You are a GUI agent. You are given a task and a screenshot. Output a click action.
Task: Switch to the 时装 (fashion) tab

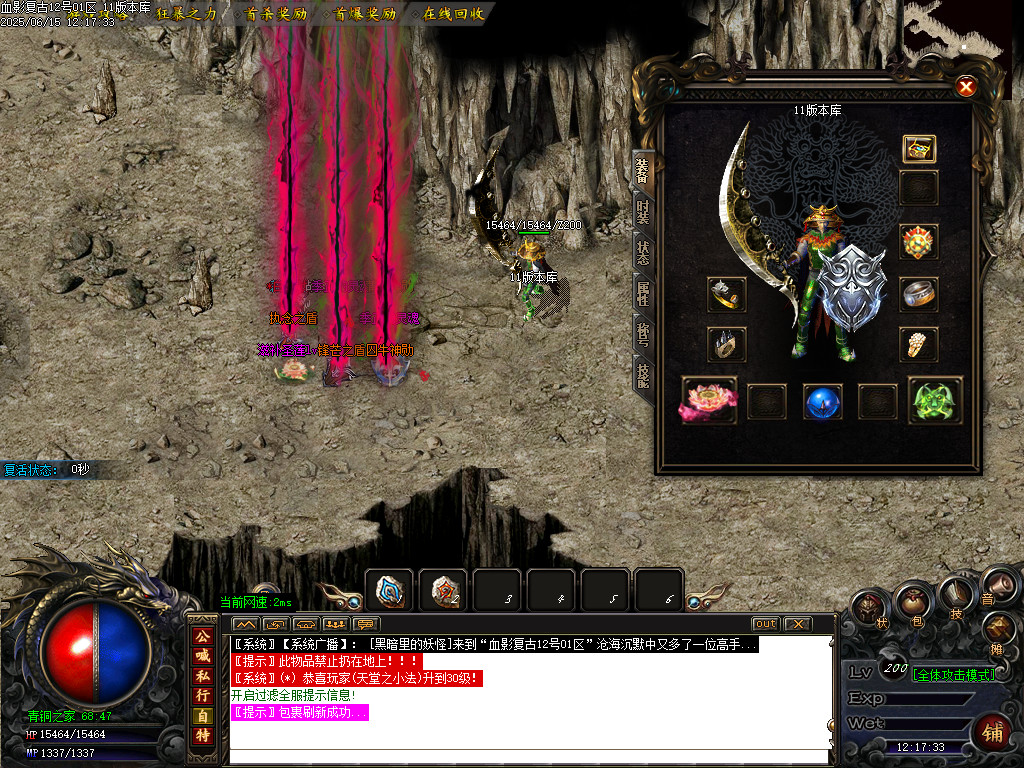(x=643, y=211)
